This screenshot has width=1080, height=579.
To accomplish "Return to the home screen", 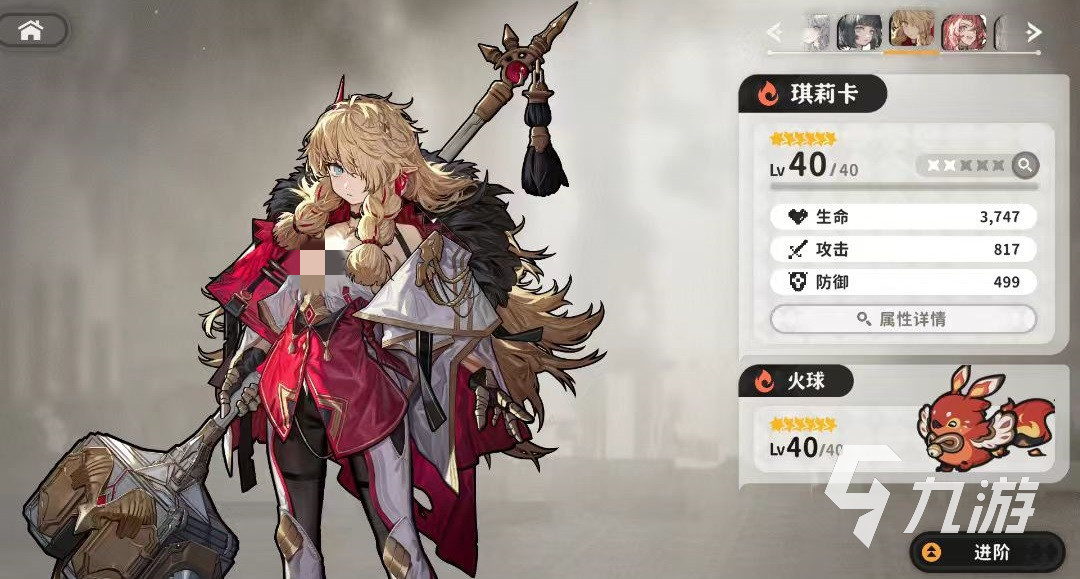I will tap(32, 30).
